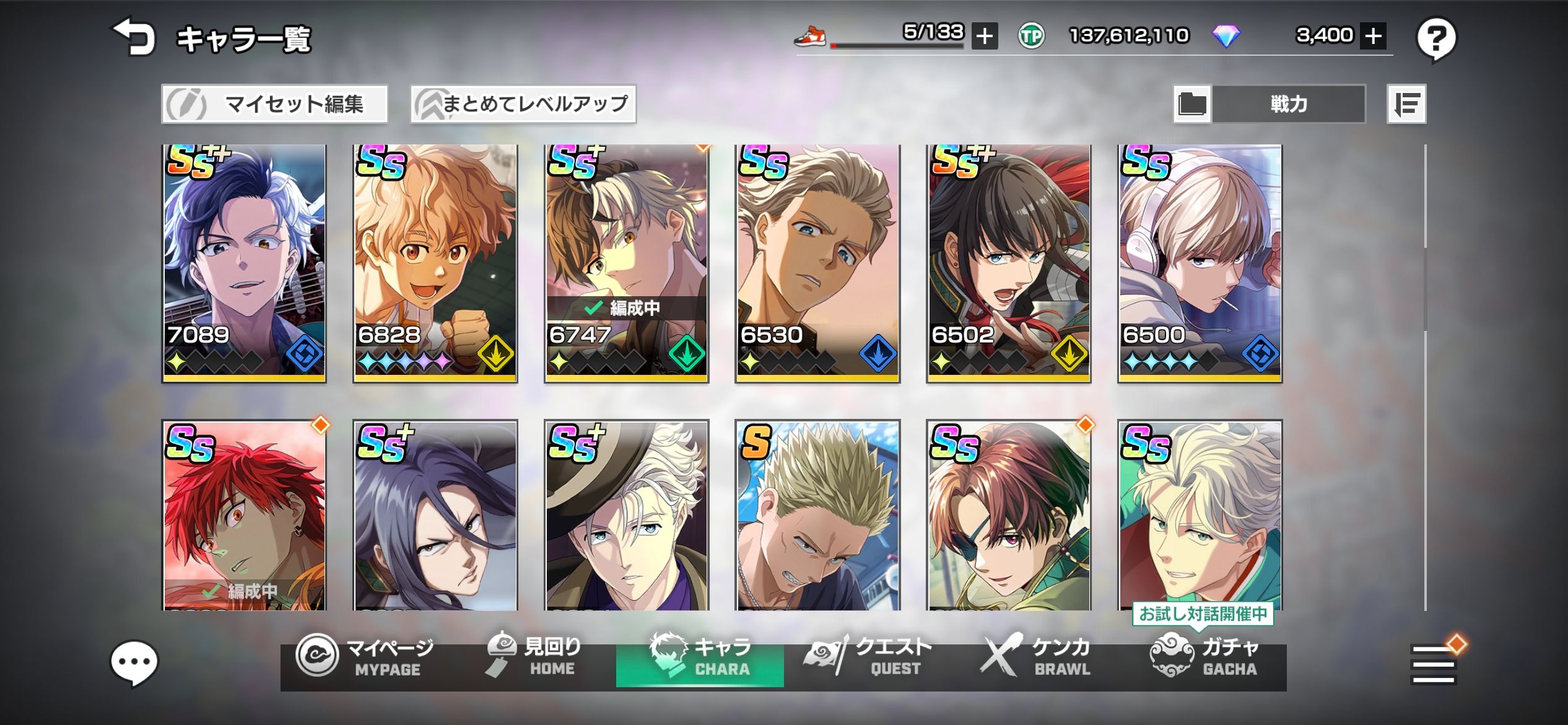Select the 7089 power character card
The width and height of the screenshot is (1568, 725).
click(244, 263)
